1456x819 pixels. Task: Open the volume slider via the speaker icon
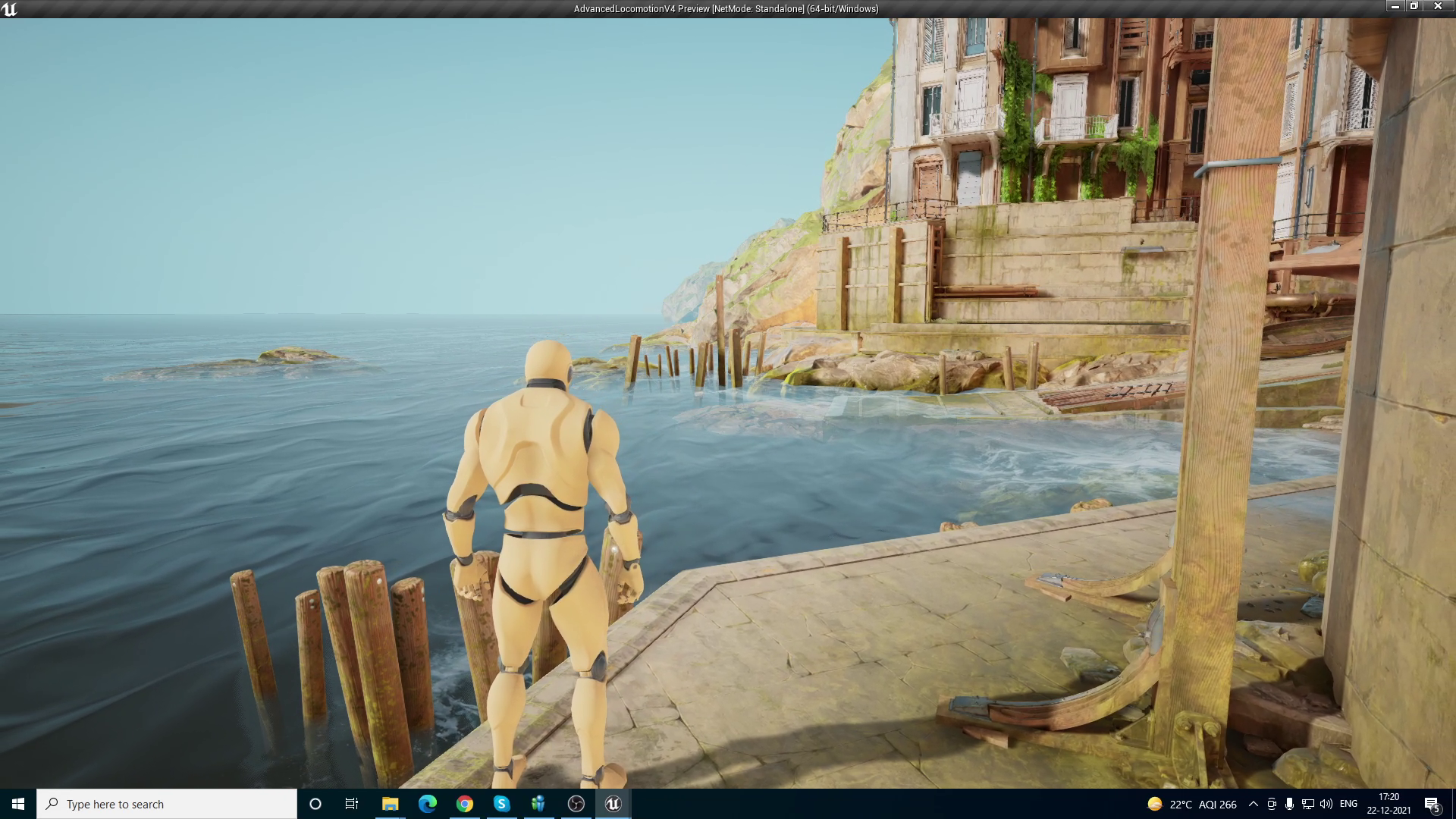pos(1327,804)
